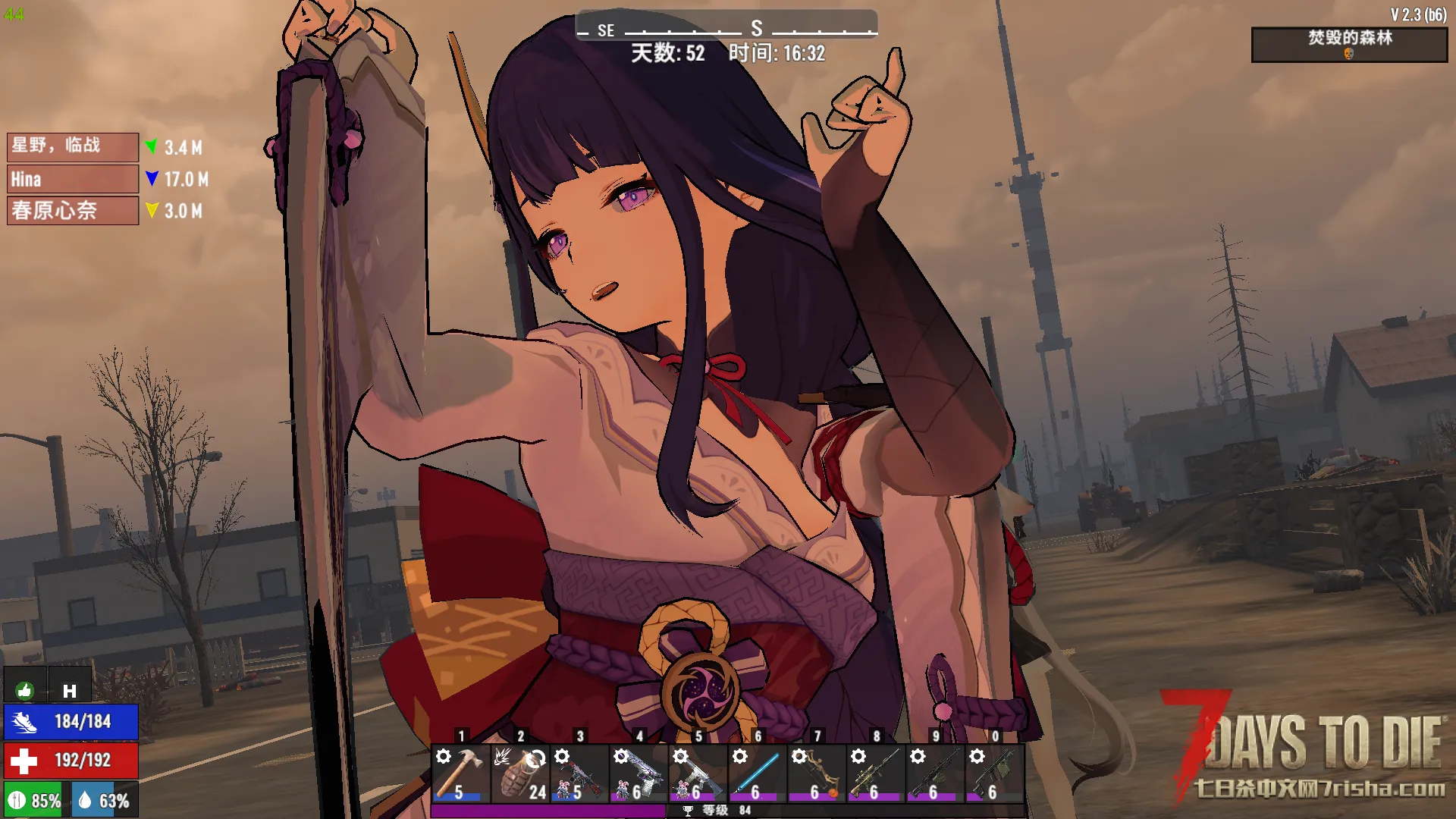Choose the red rifle in slot 3
Viewport: 1456px width, 819px height.
[579, 773]
